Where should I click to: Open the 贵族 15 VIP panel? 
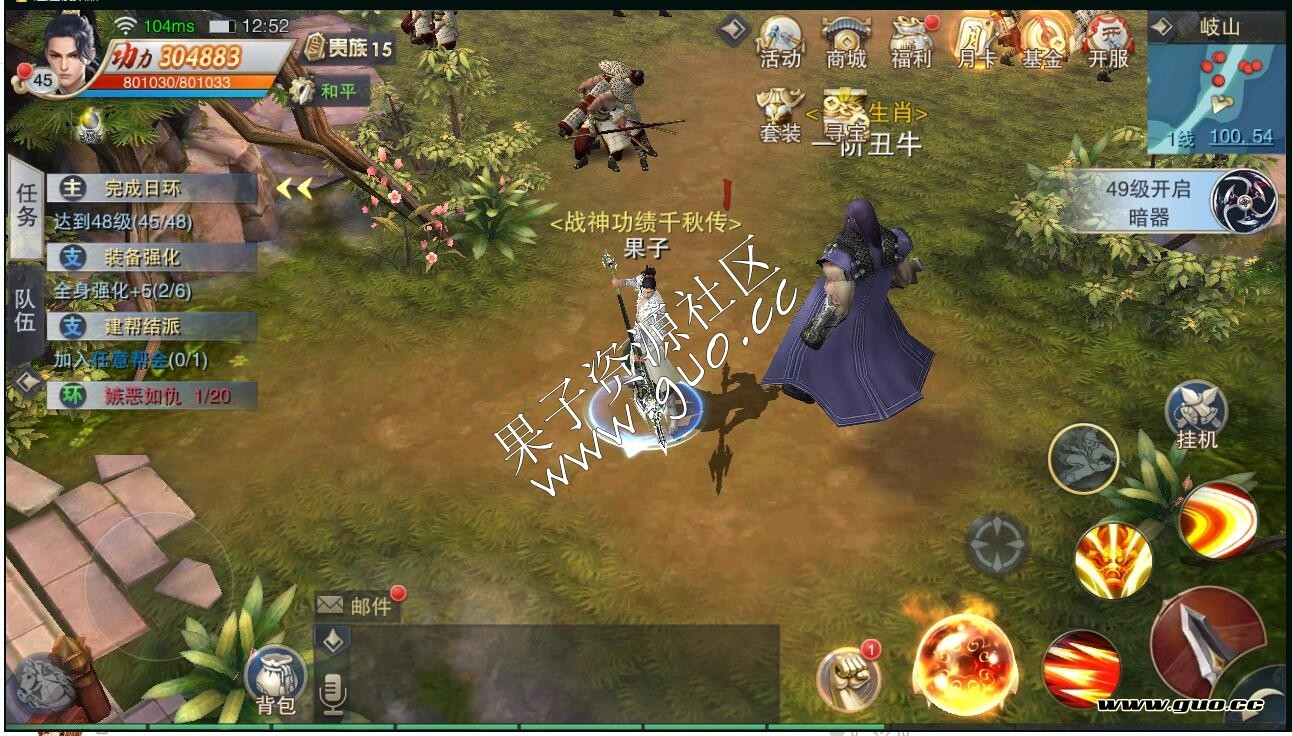click(350, 47)
